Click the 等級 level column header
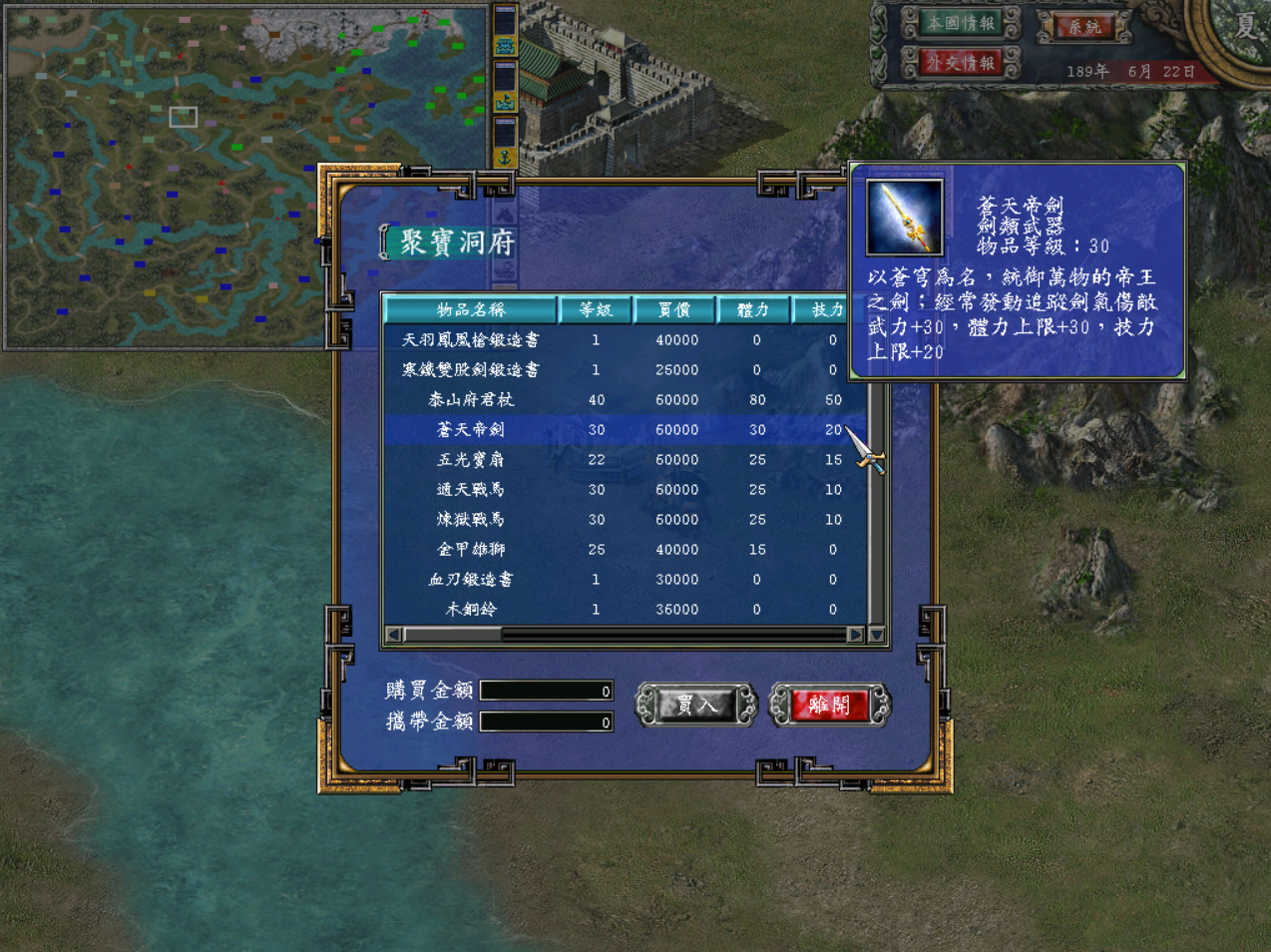1271x952 pixels. pos(596,310)
